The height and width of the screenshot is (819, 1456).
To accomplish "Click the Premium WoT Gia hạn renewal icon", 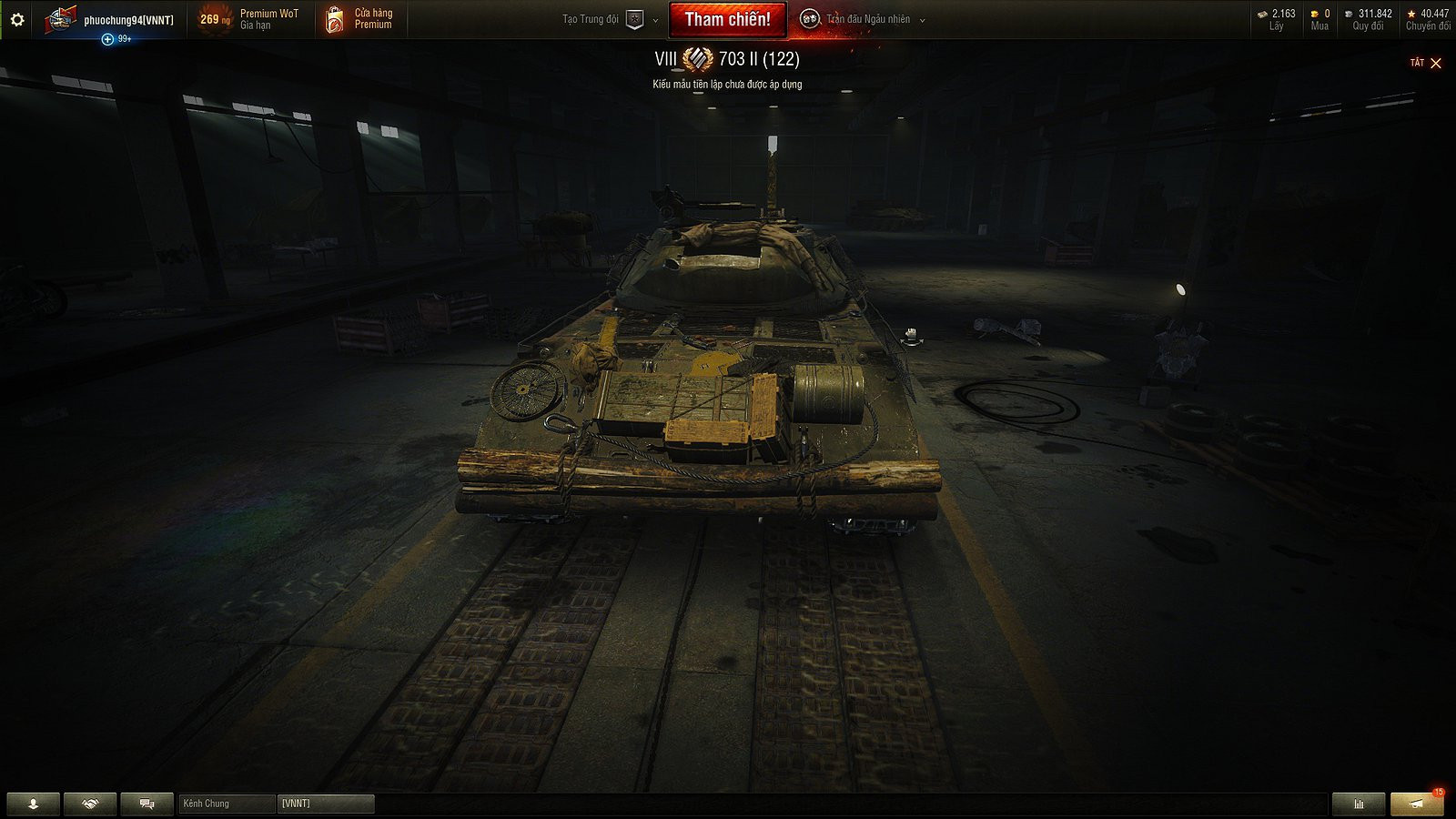I will [215, 20].
